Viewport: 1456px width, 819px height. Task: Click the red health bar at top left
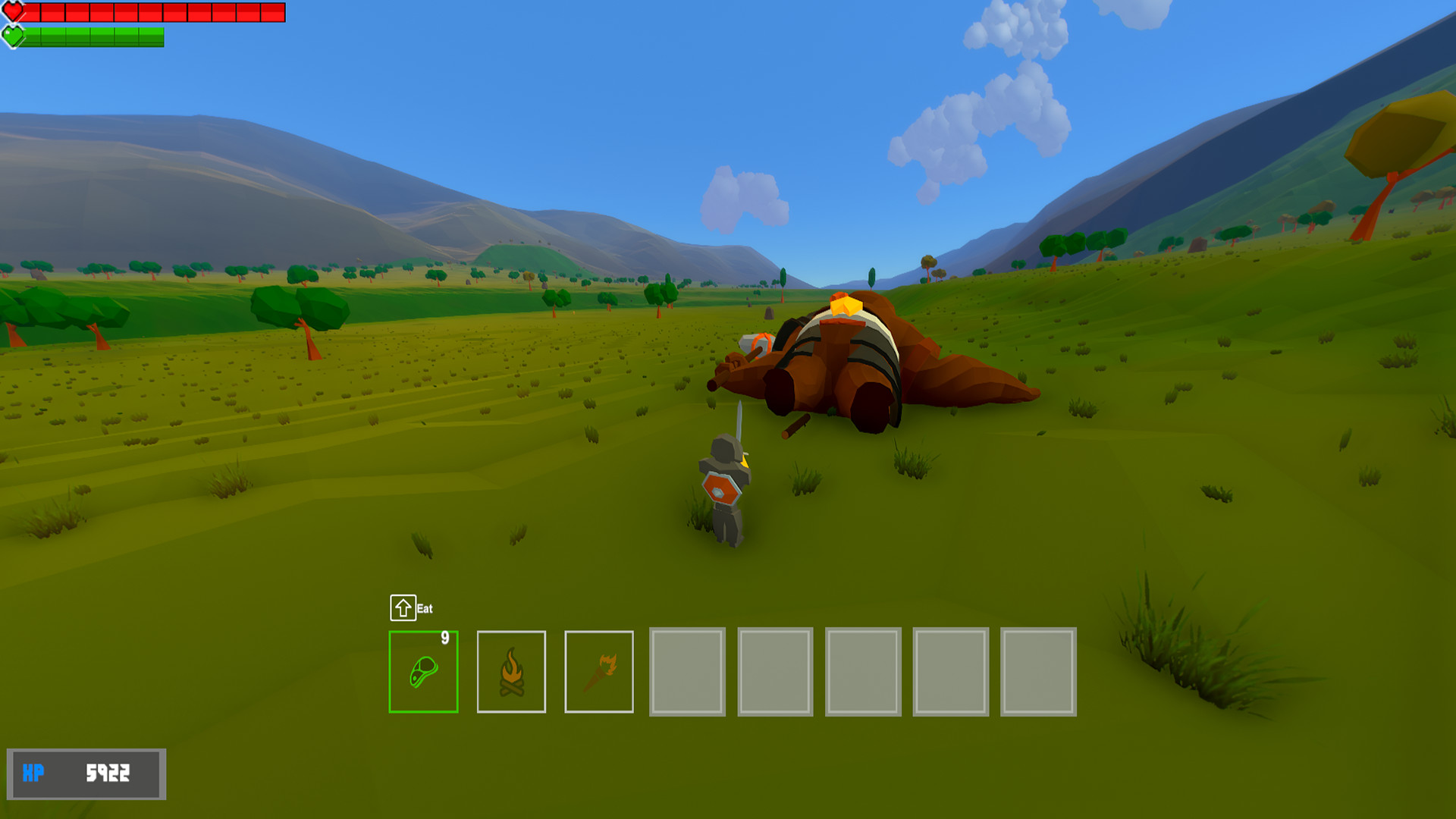point(152,11)
